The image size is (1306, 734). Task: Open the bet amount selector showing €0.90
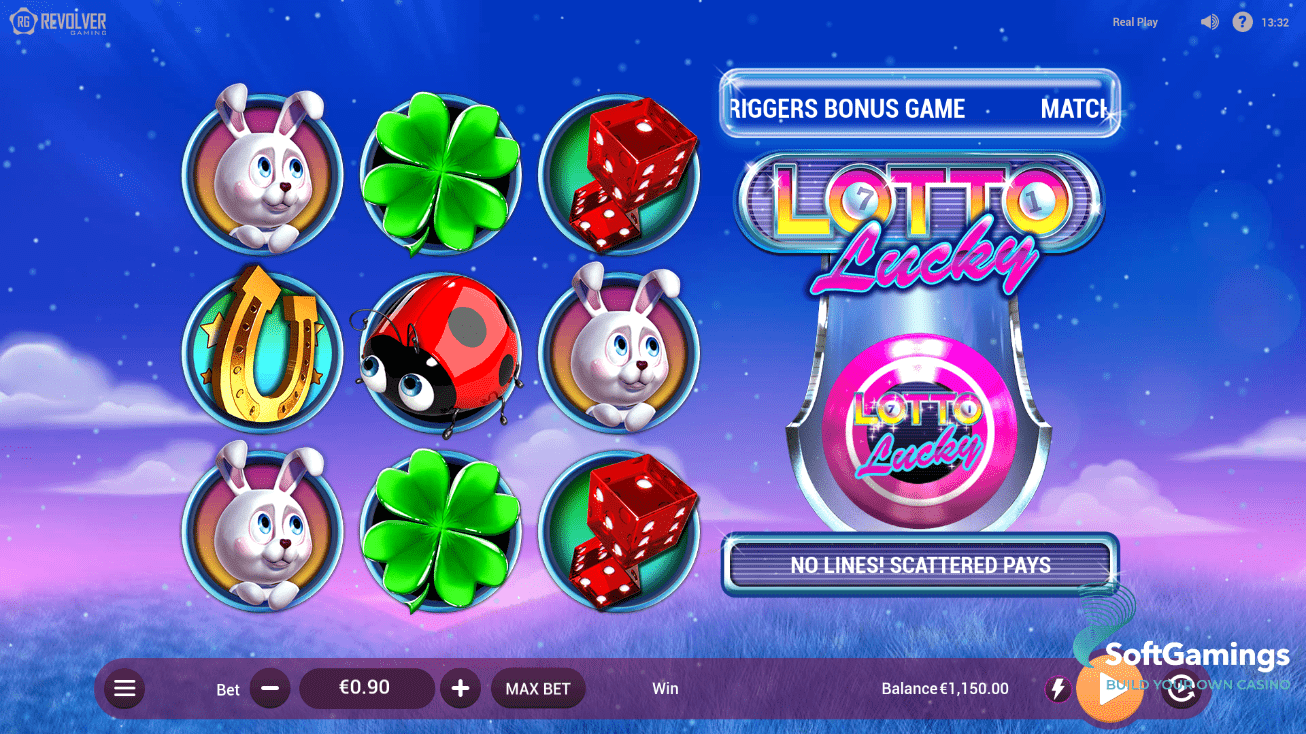tap(366, 688)
